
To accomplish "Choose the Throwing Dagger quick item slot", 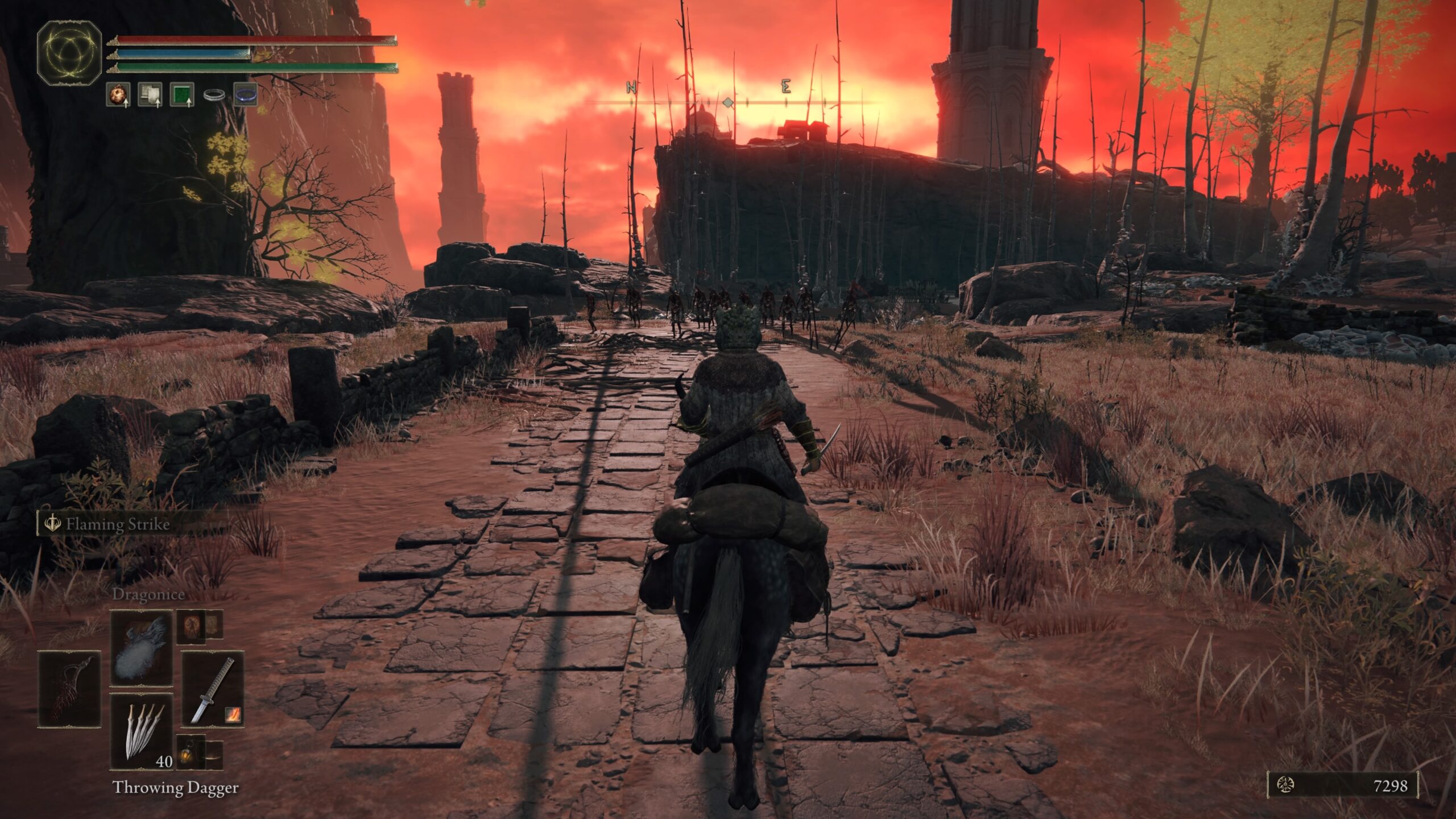I will [141, 731].
